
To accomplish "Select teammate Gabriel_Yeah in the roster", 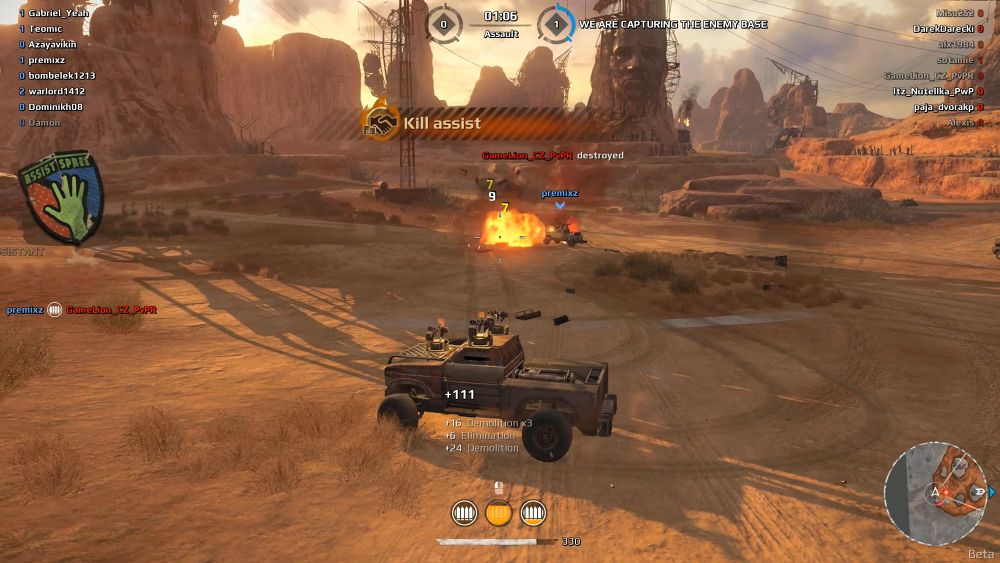I will click(x=58, y=13).
